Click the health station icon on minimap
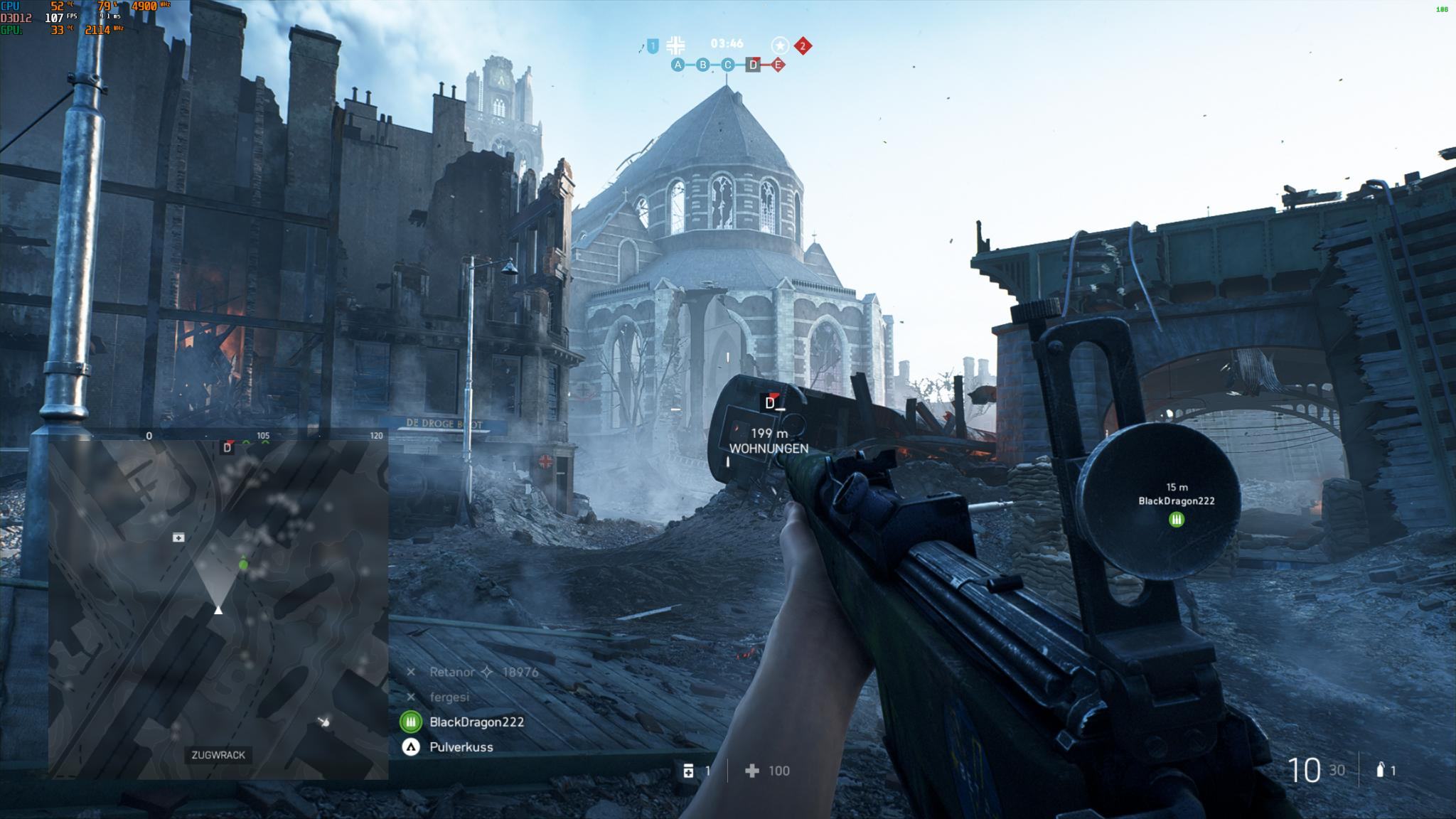This screenshot has height=819, width=1456. 178,537
